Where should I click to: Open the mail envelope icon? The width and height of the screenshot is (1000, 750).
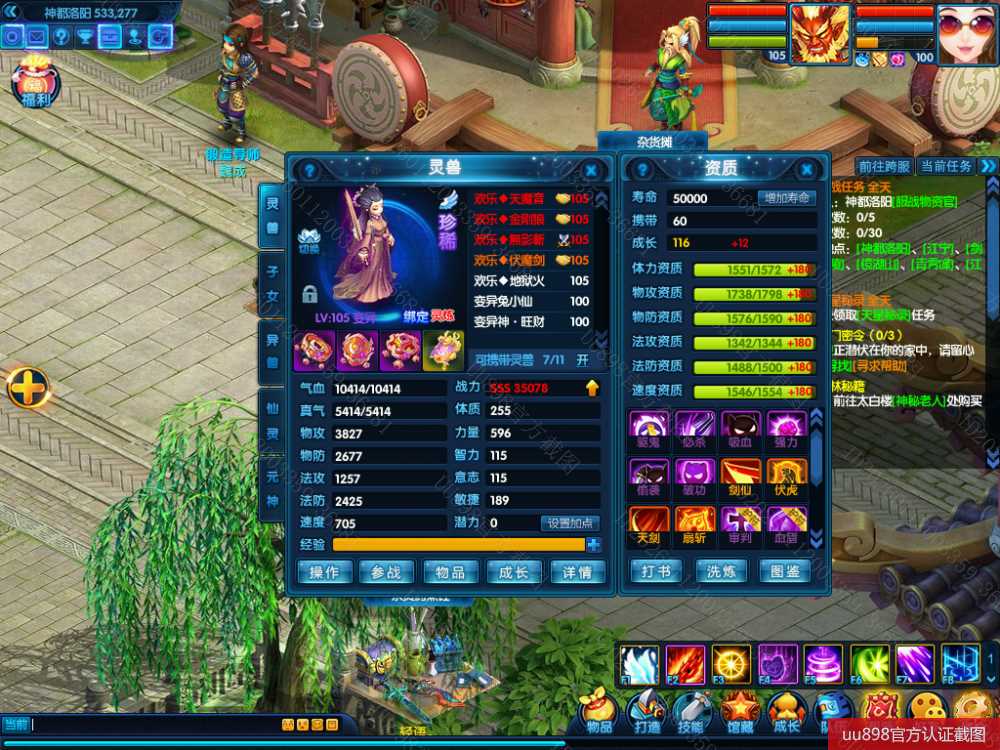[37, 37]
